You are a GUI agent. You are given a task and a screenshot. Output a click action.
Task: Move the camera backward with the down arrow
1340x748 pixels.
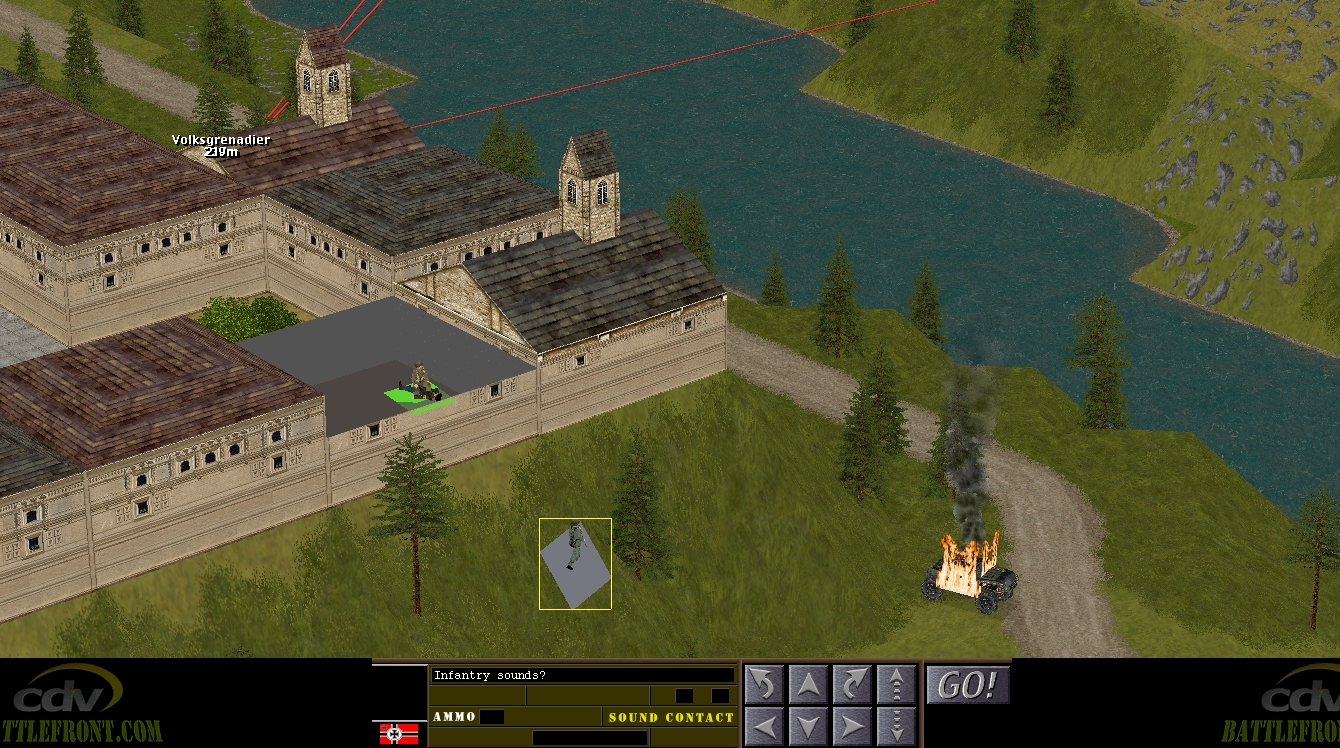808,725
